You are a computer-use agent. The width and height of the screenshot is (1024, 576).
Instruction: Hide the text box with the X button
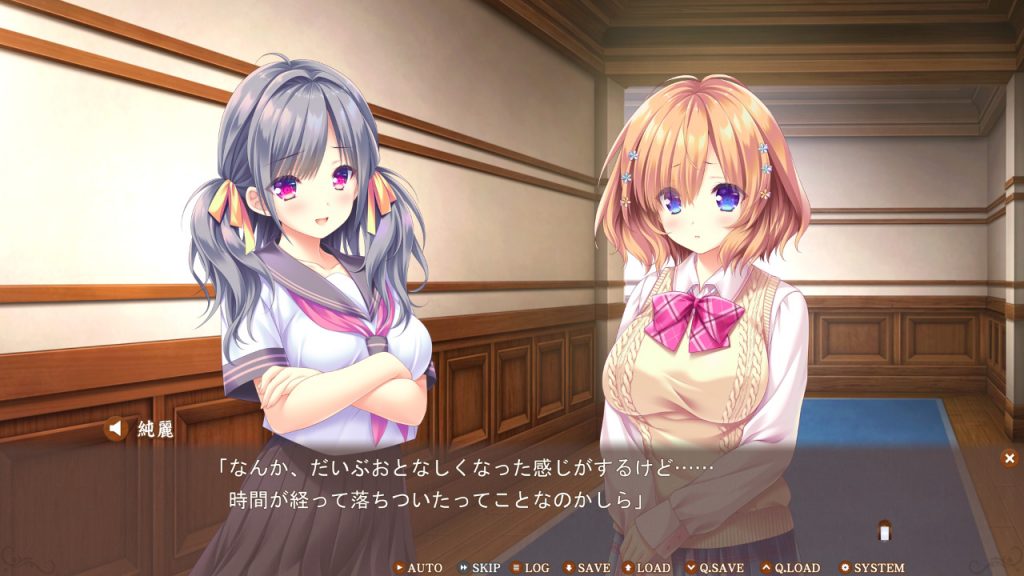click(x=1009, y=458)
